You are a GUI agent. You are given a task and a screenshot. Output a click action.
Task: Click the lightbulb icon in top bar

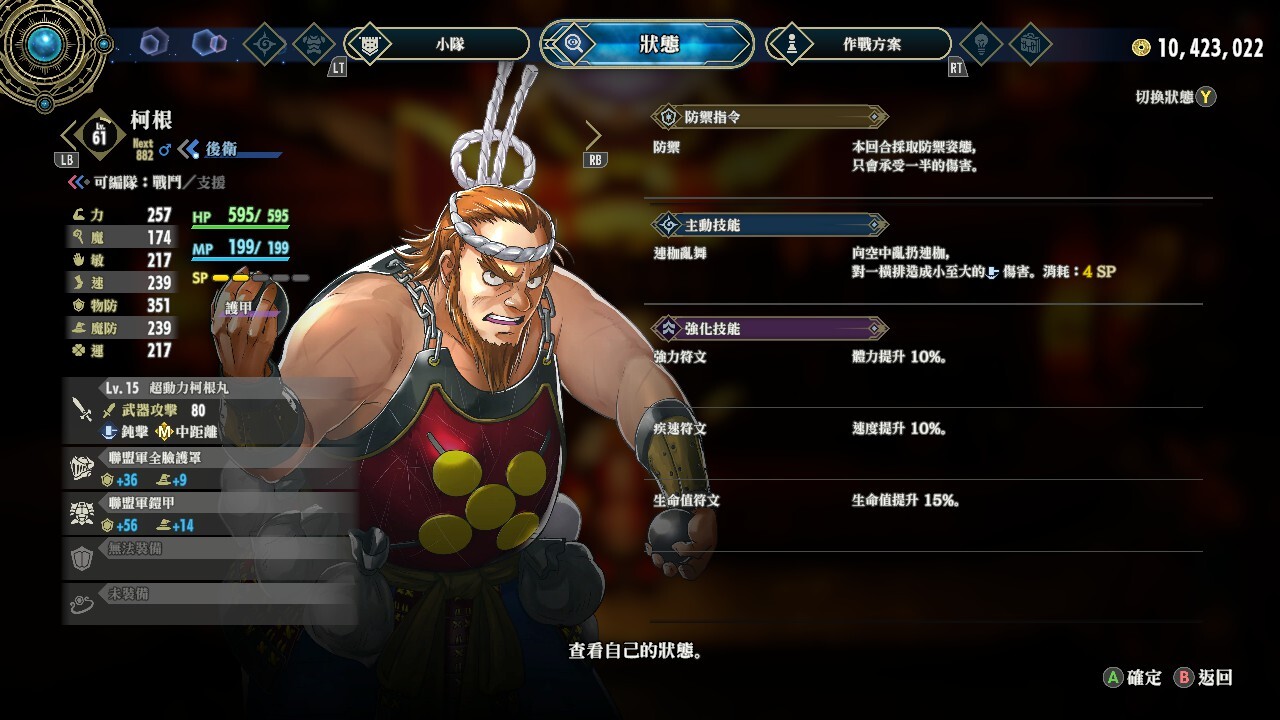[x=981, y=44]
